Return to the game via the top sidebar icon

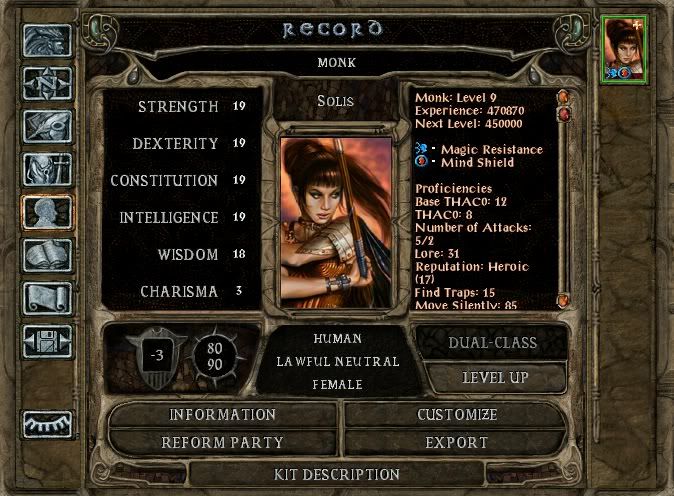46,42
